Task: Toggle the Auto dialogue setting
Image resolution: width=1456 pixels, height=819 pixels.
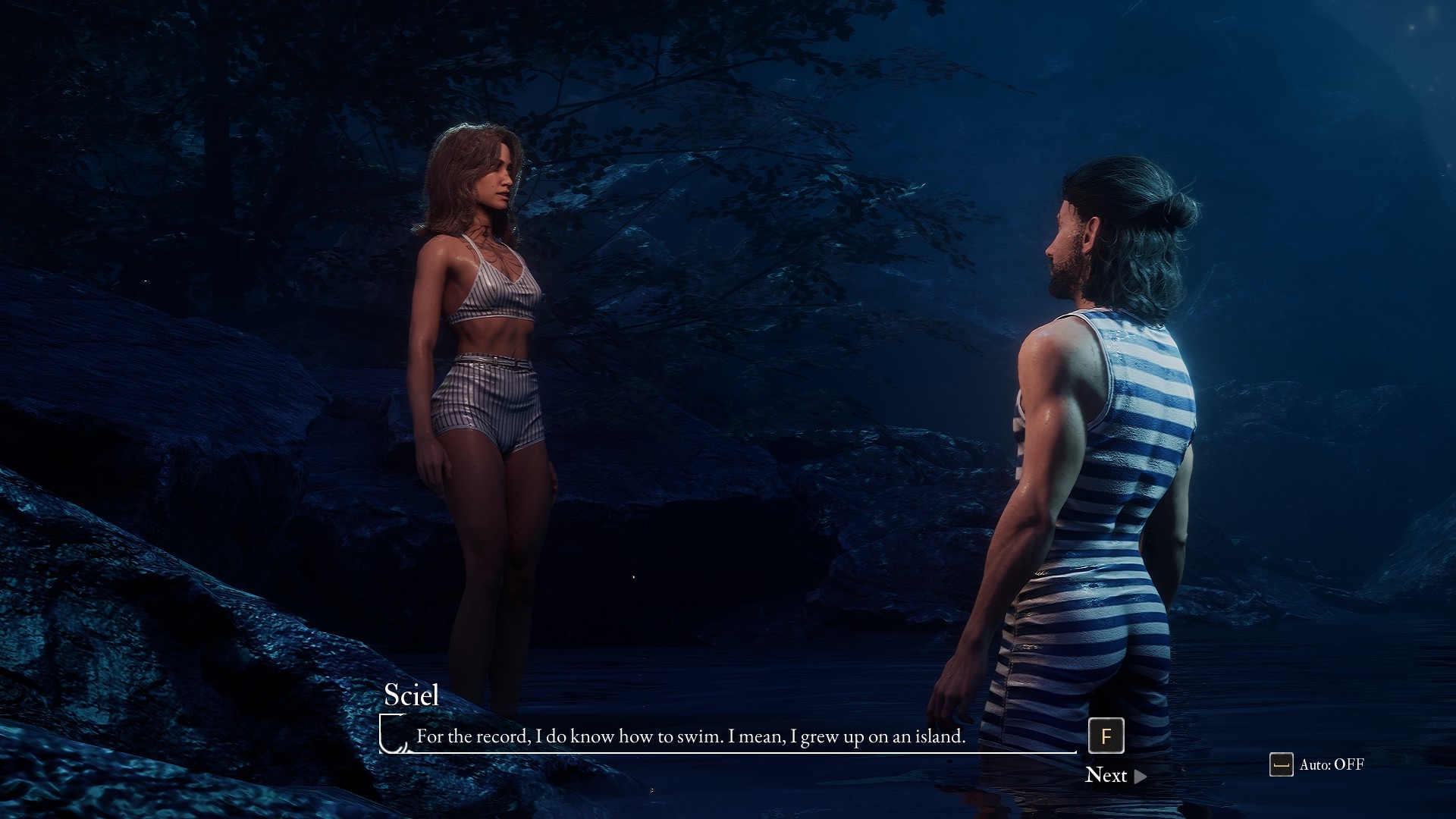Action: pyautogui.click(x=1317, y=764)
